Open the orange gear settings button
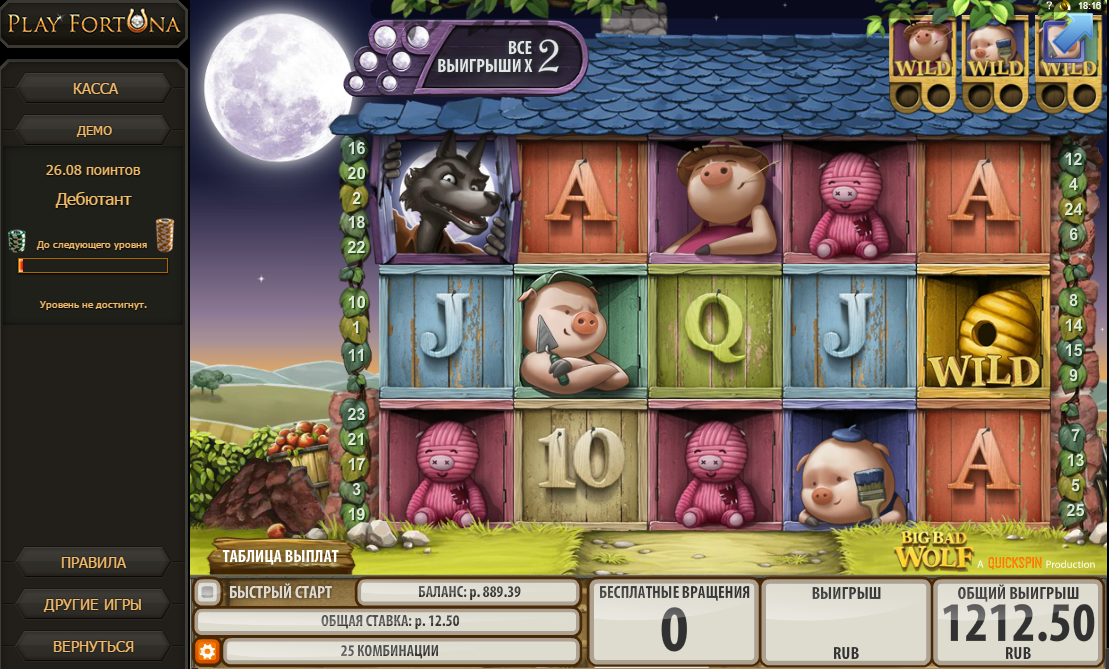 click(x=207, y=652)
